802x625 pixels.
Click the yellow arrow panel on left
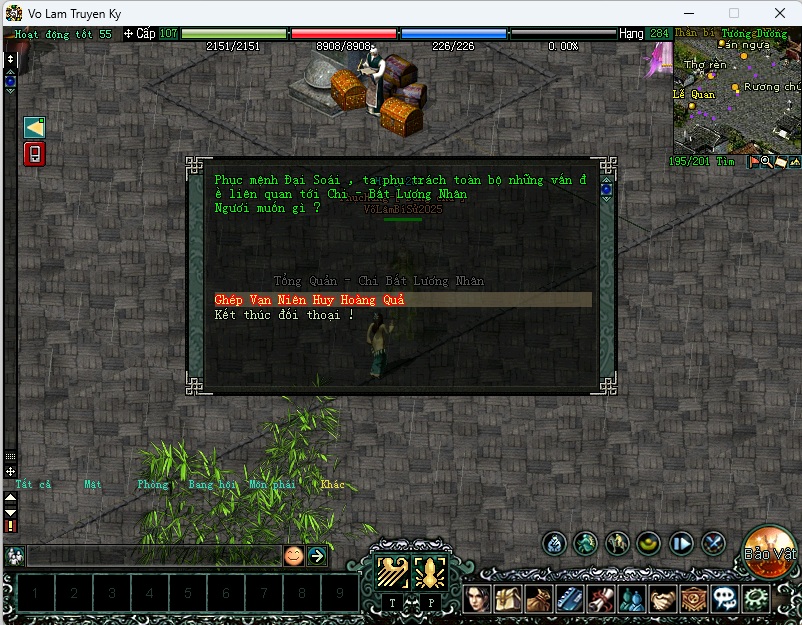35,127
